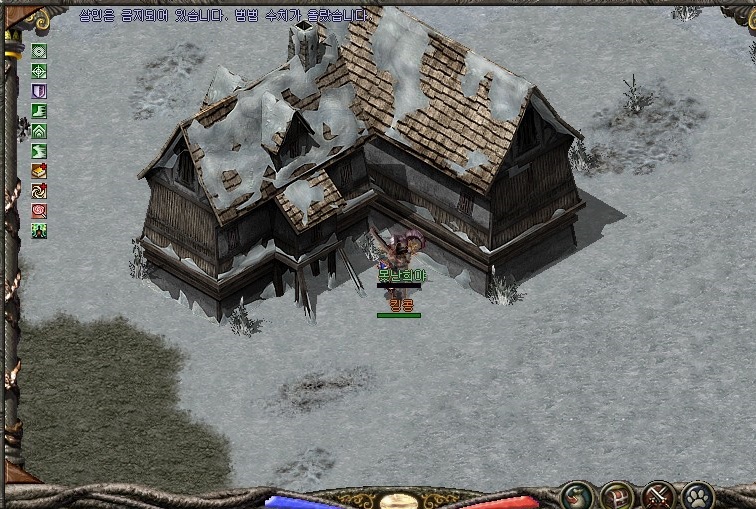
Task: Open the treasure chest inventory button
Action: coord(616,494)
